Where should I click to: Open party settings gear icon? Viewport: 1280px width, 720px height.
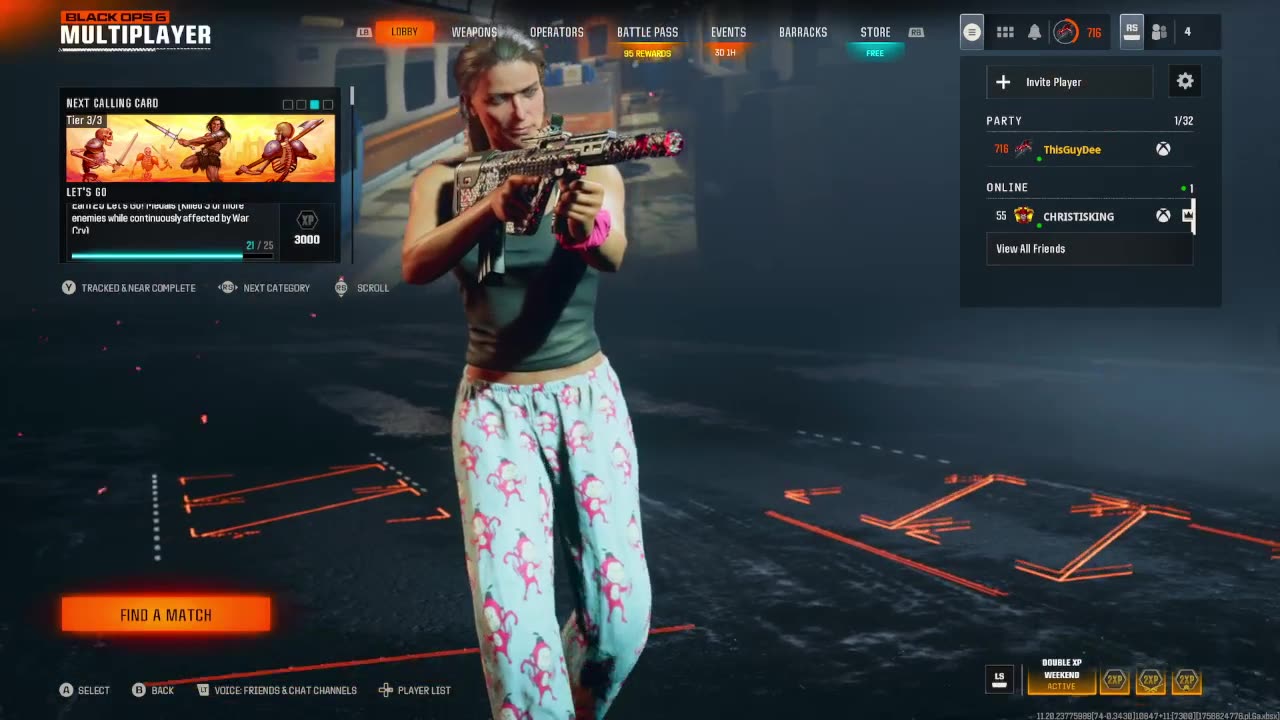pos(1185,82)
